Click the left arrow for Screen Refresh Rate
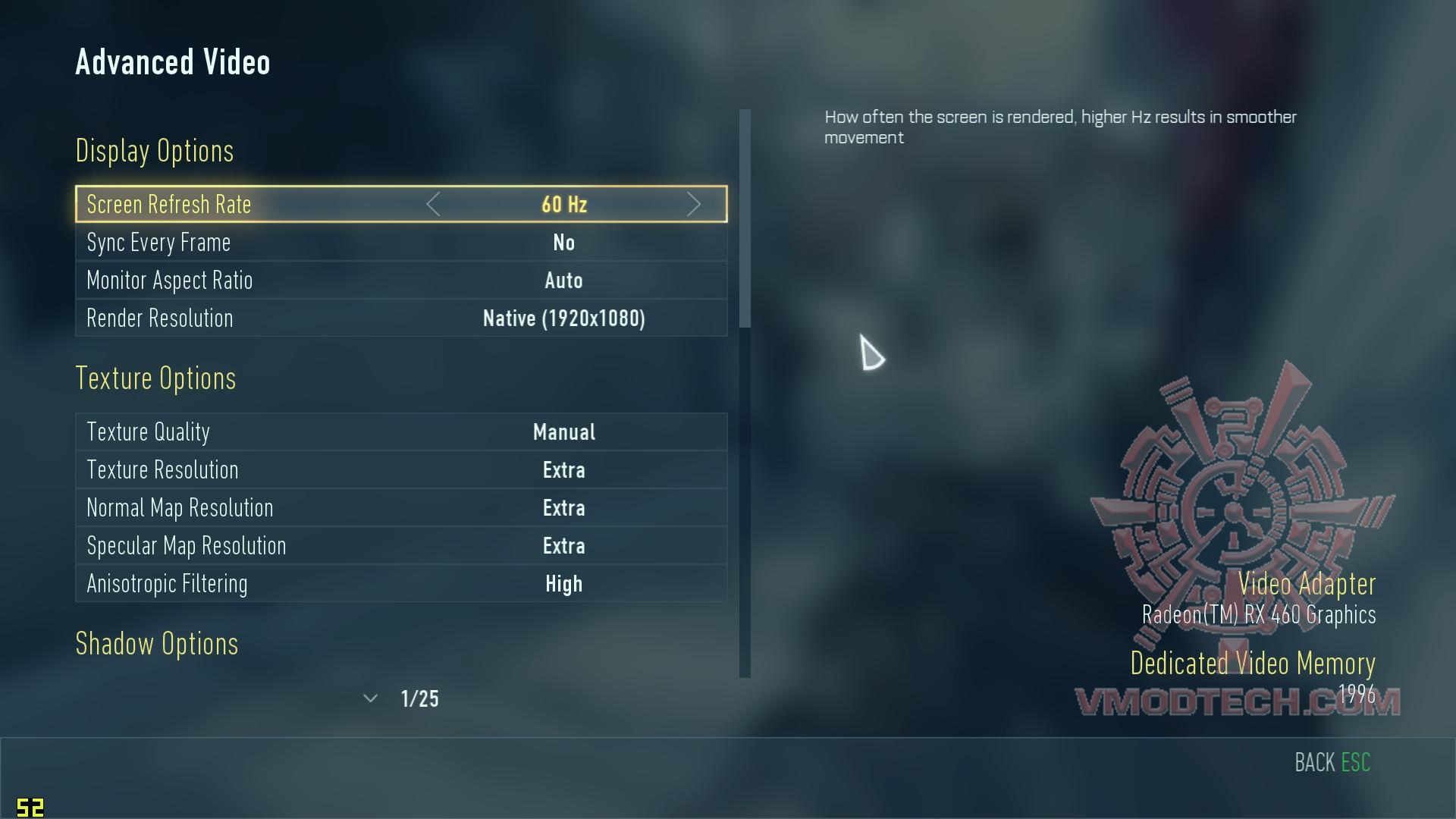The image size is (1456, 819). [x=433, y=204]
